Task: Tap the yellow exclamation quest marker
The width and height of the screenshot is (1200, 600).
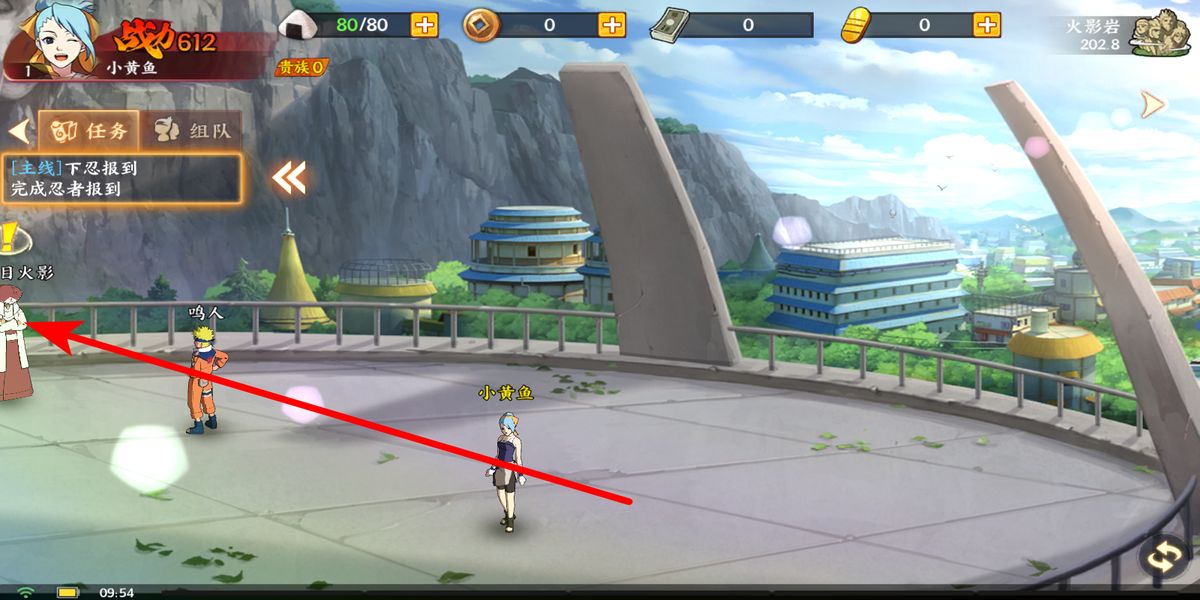Action: click(x=11, y=238)
